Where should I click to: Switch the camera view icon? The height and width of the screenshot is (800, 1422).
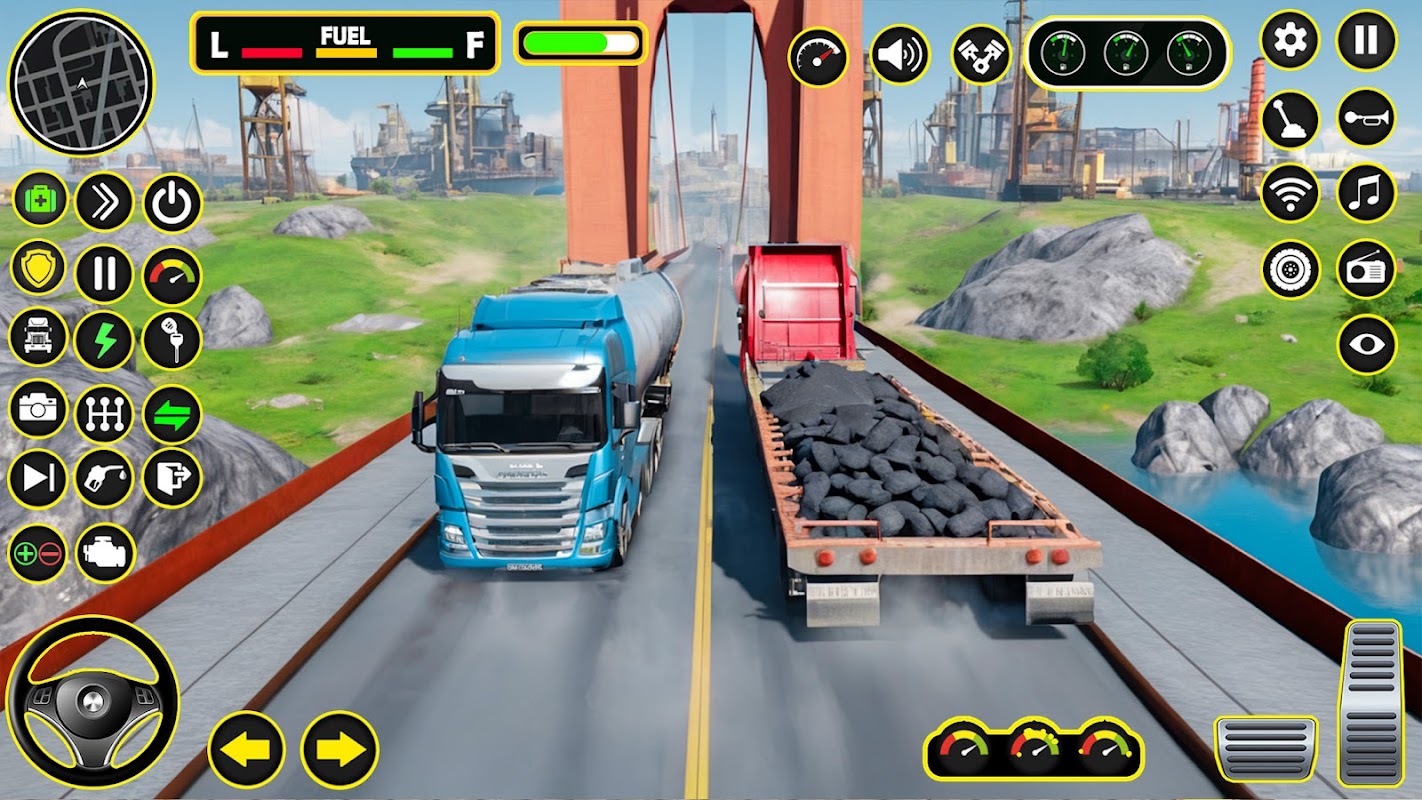coord(38,410)
